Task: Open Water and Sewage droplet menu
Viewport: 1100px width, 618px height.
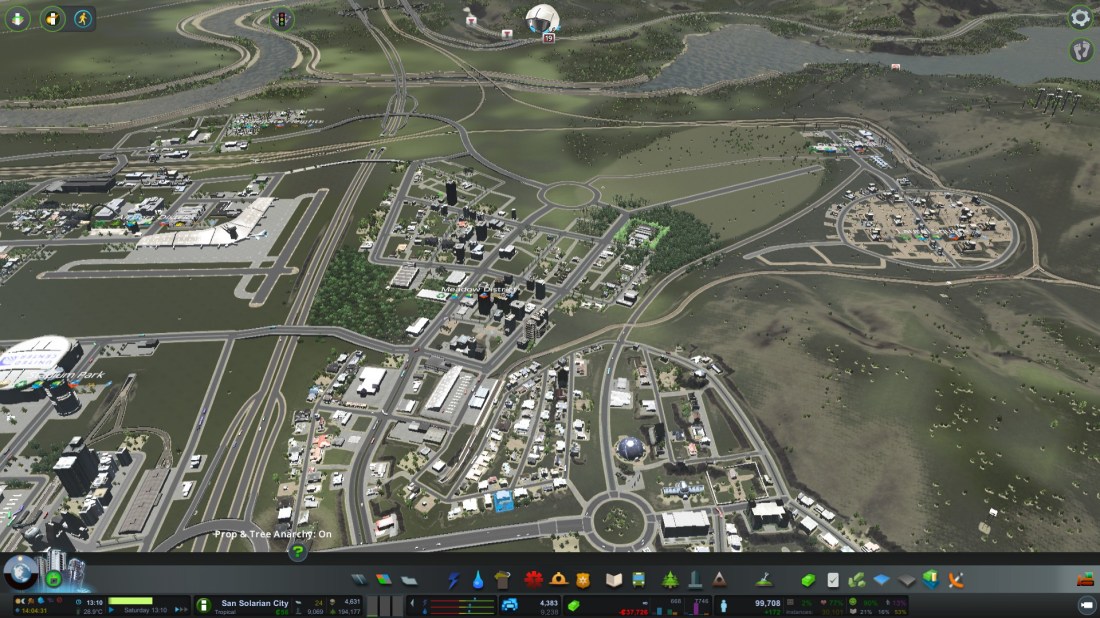Action: tap(478, 580)
